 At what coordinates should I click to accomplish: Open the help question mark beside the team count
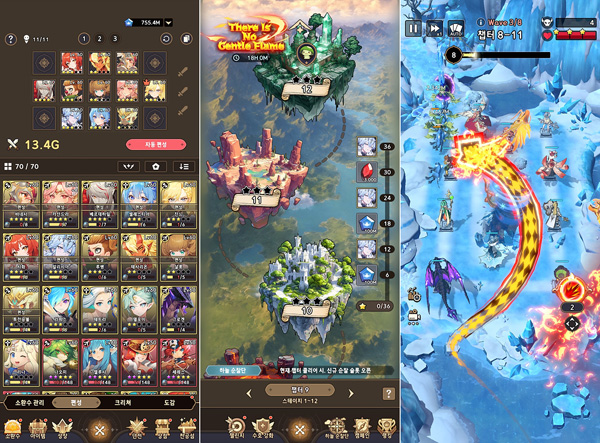(11, 39)
